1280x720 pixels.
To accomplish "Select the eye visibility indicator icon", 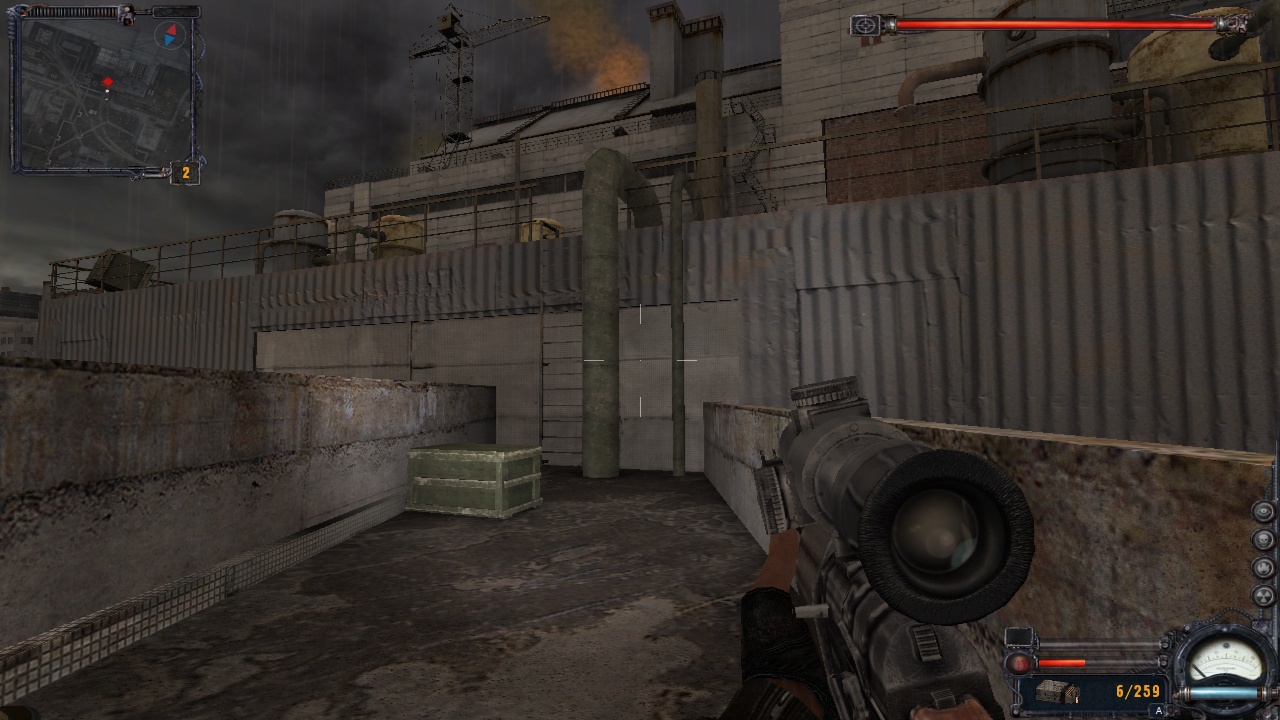I will coord(1263,512).
